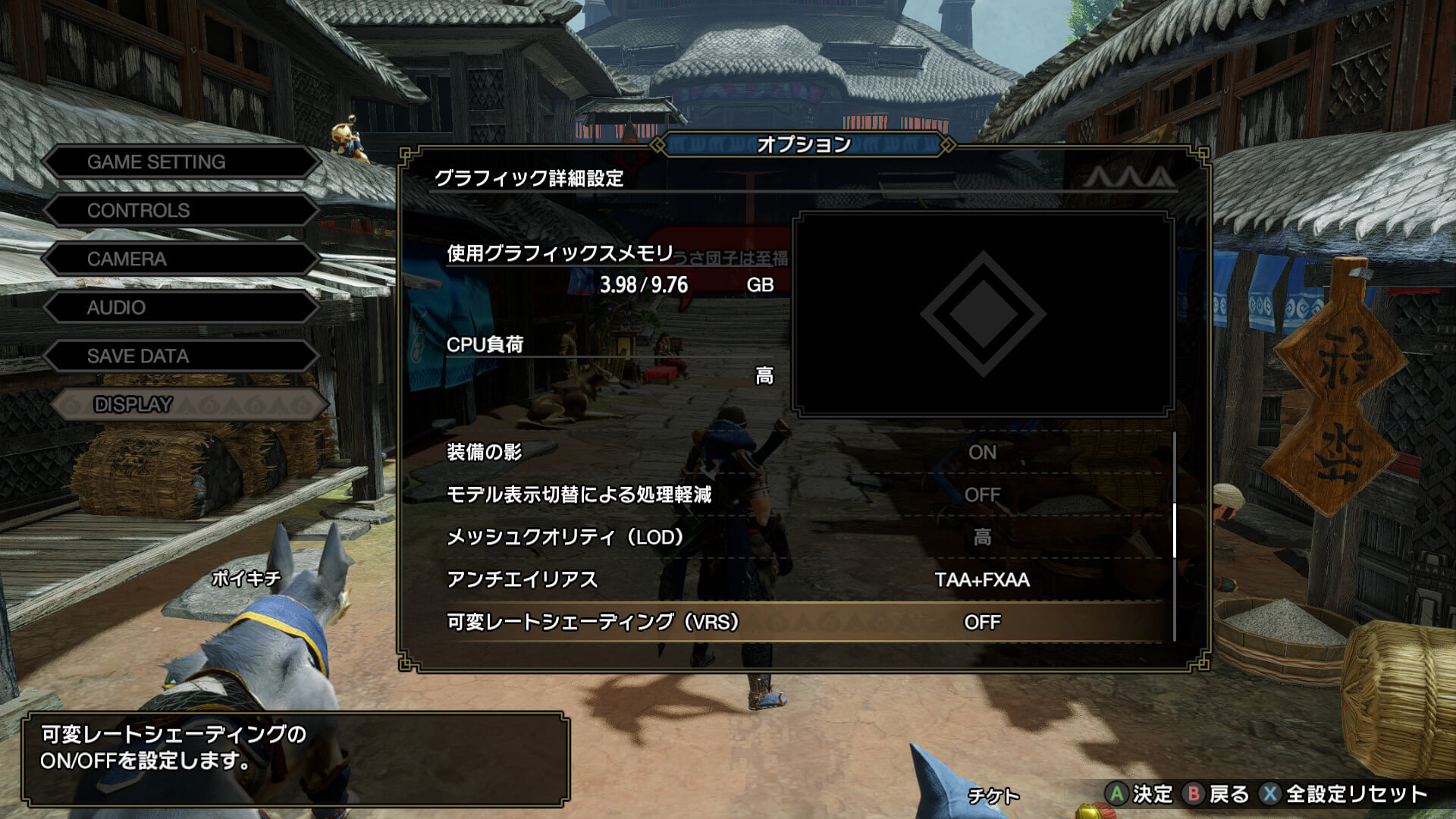Open the GAME SETTING category
This screenshot has width=1456, height=819.
(182, 162)
